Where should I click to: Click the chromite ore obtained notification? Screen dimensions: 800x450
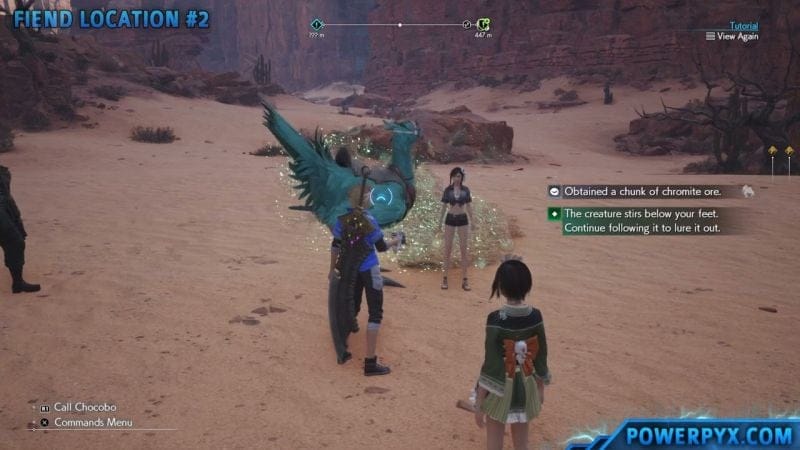tap(643, 191)
